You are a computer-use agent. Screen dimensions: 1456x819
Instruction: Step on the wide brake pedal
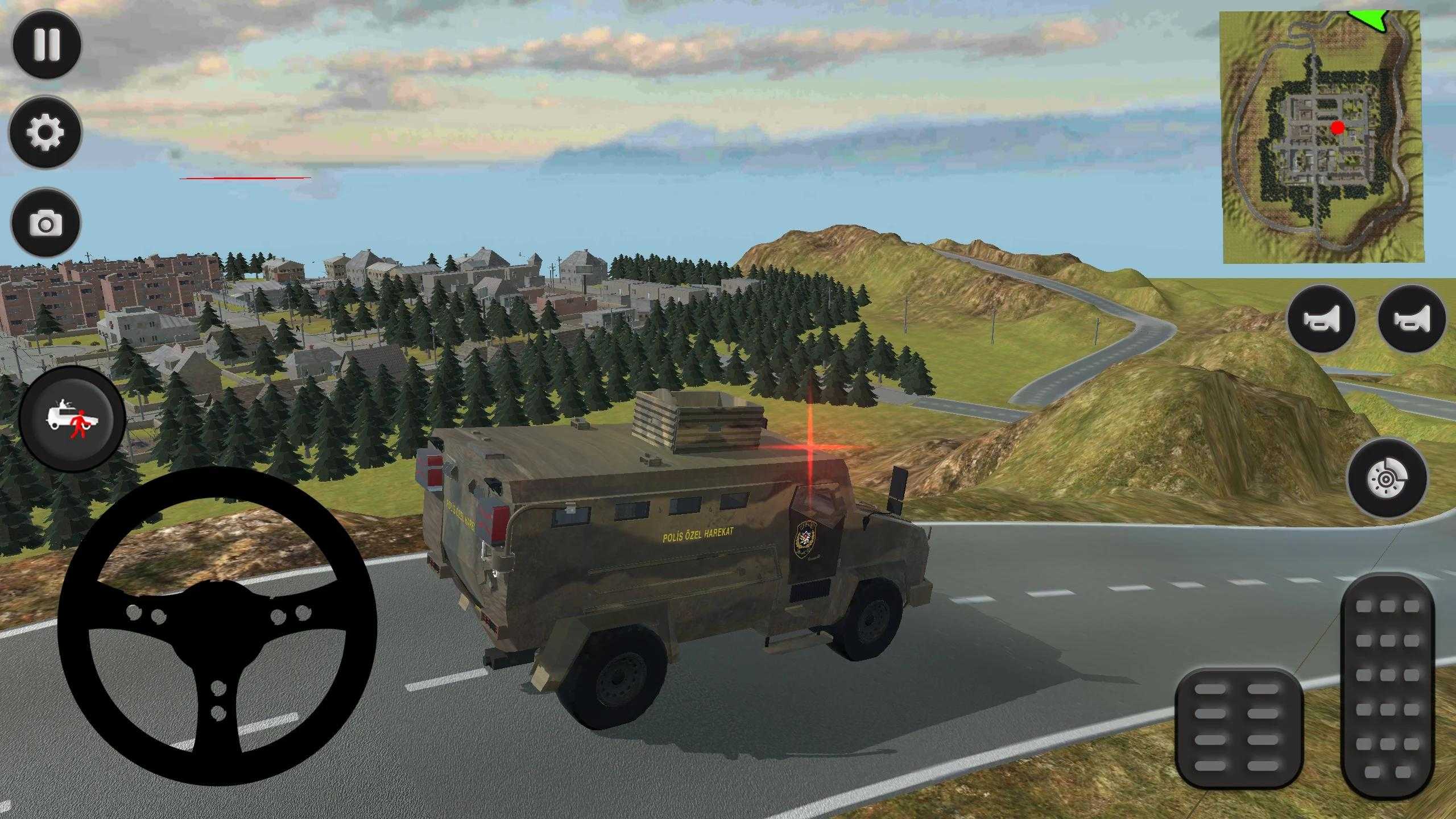point(1238,728)
